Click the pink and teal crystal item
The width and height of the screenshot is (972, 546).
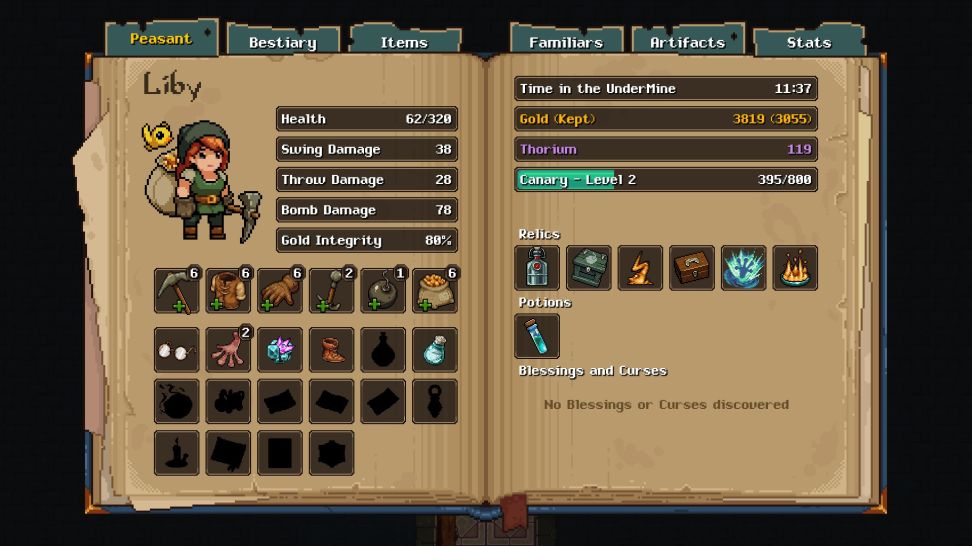tap(280, 350)
